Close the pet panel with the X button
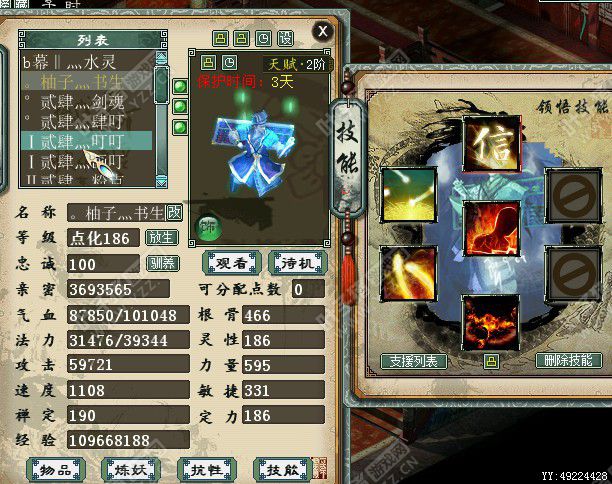 pos(322,31)
